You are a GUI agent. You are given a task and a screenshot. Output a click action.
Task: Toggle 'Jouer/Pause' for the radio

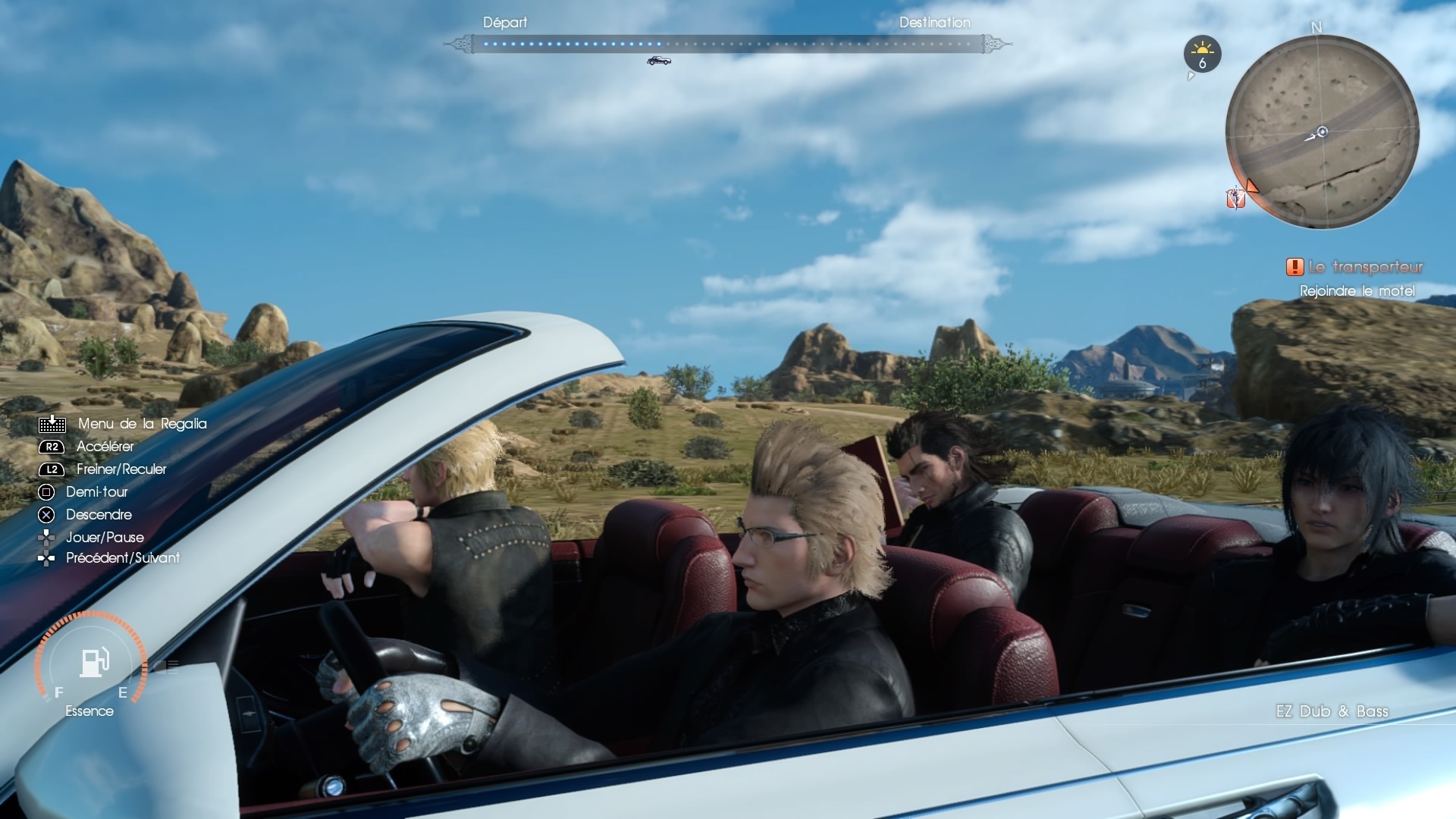105,538
